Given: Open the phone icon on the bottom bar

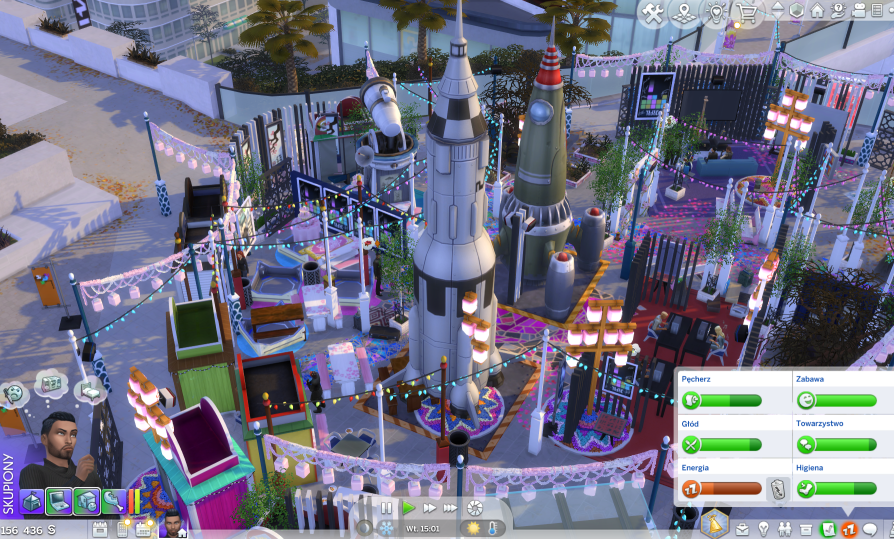Looking at the screenshot, I should tap(121, 528).
